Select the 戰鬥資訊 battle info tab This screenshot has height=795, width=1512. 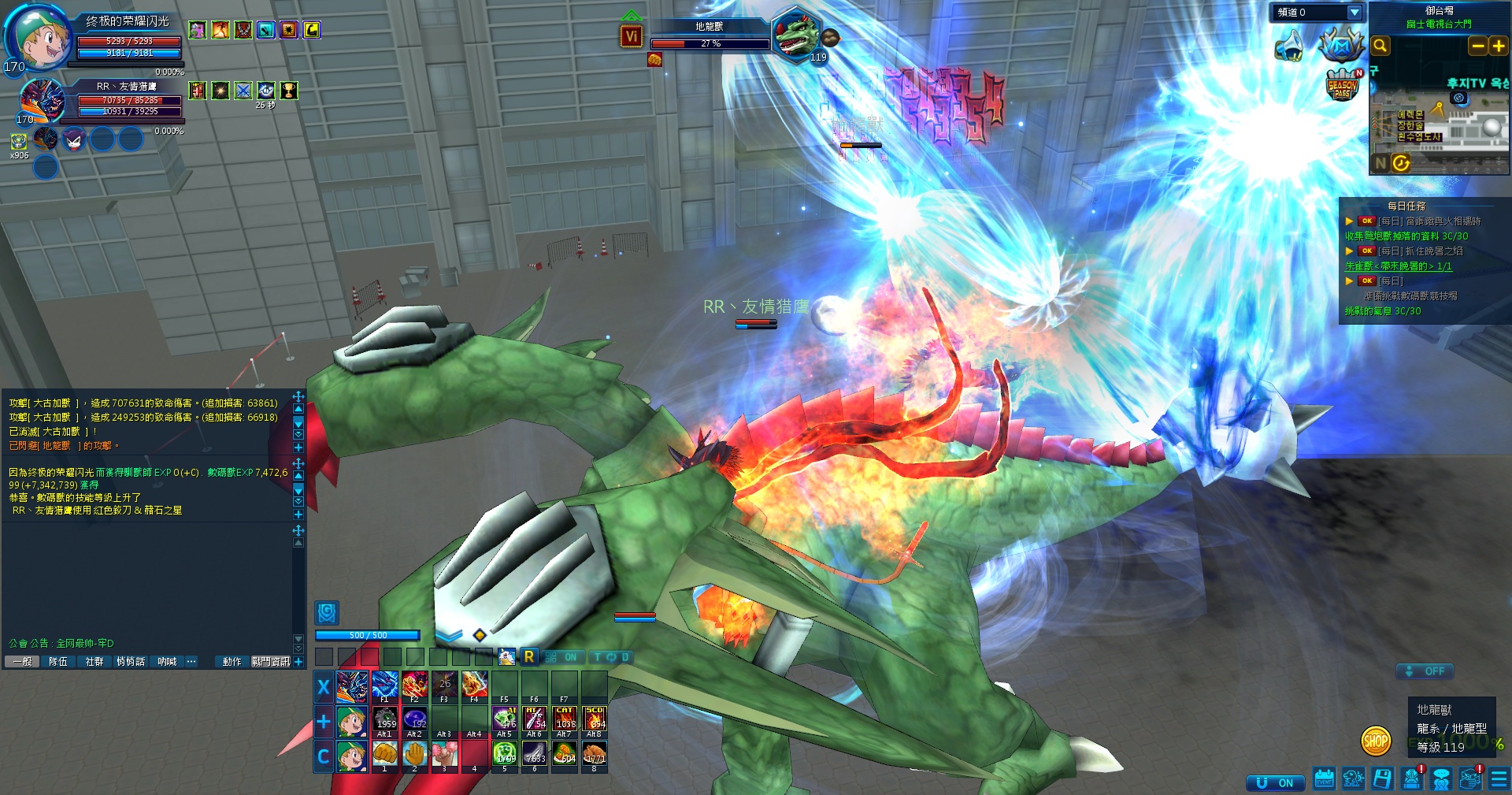270,662
